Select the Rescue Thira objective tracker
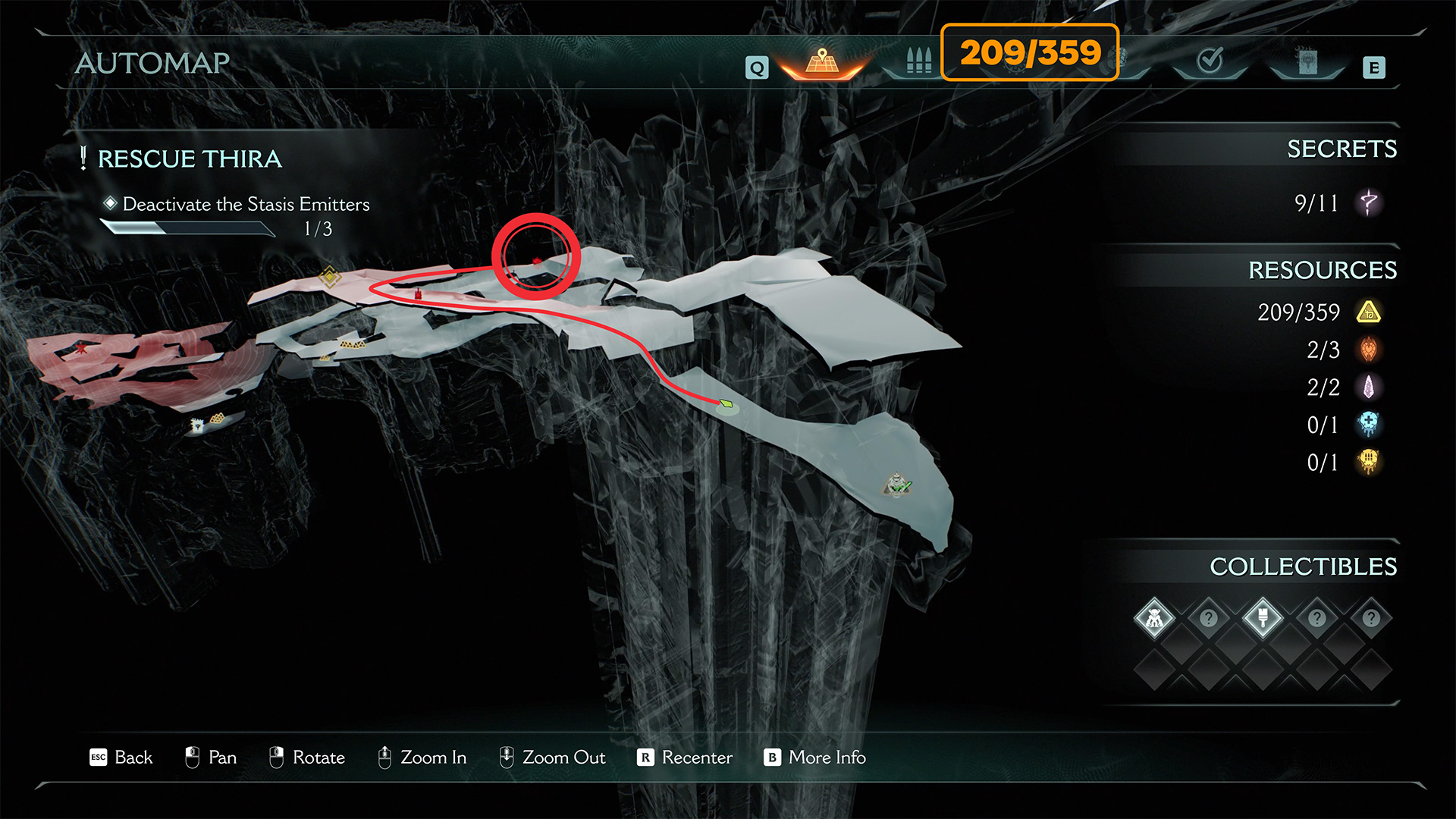Screen dimensions: 1456x819 click(x=190, y=159)
